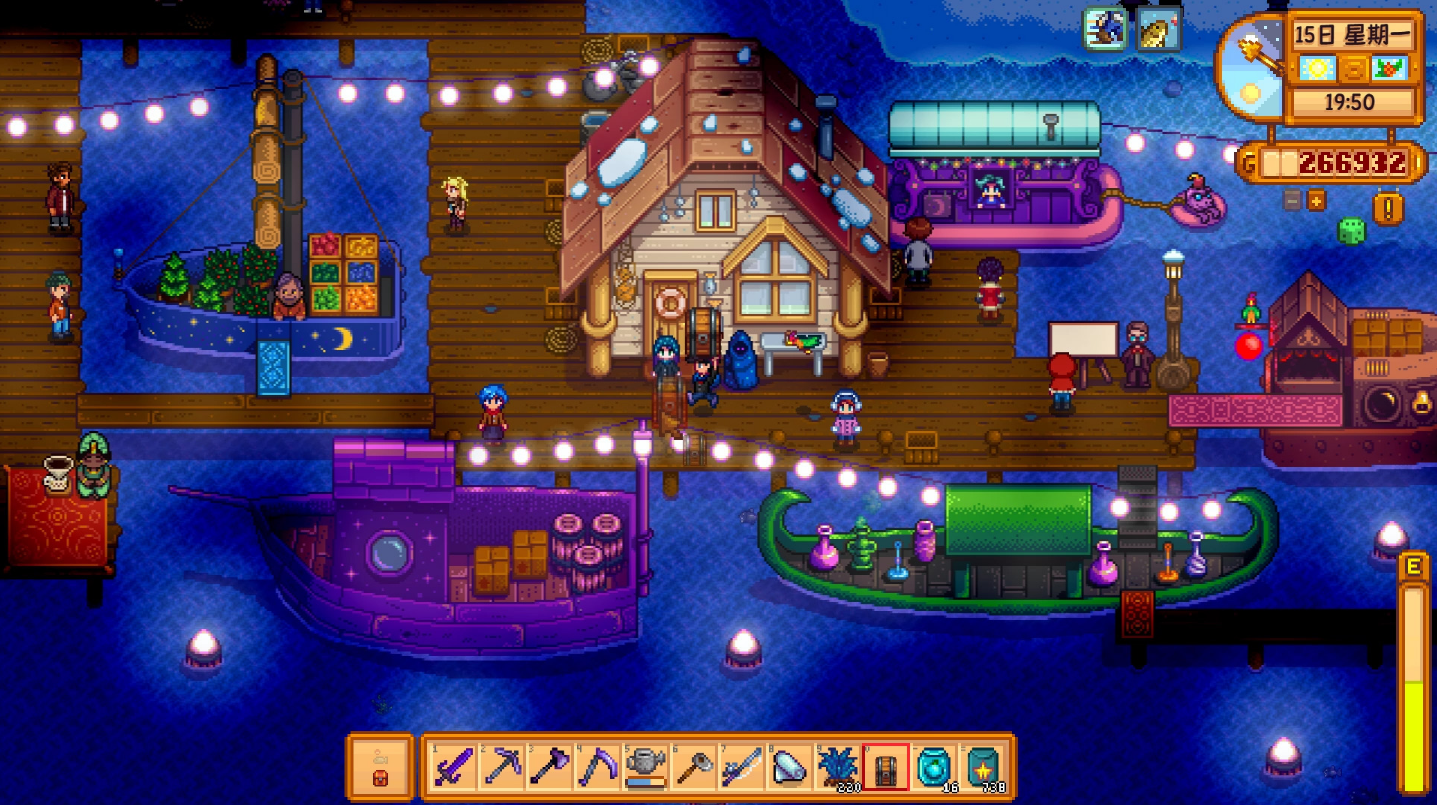Viewport: 1437px width, 805px height.
Task: Select the blue jar stack of 16
Action: pos(933,768)
